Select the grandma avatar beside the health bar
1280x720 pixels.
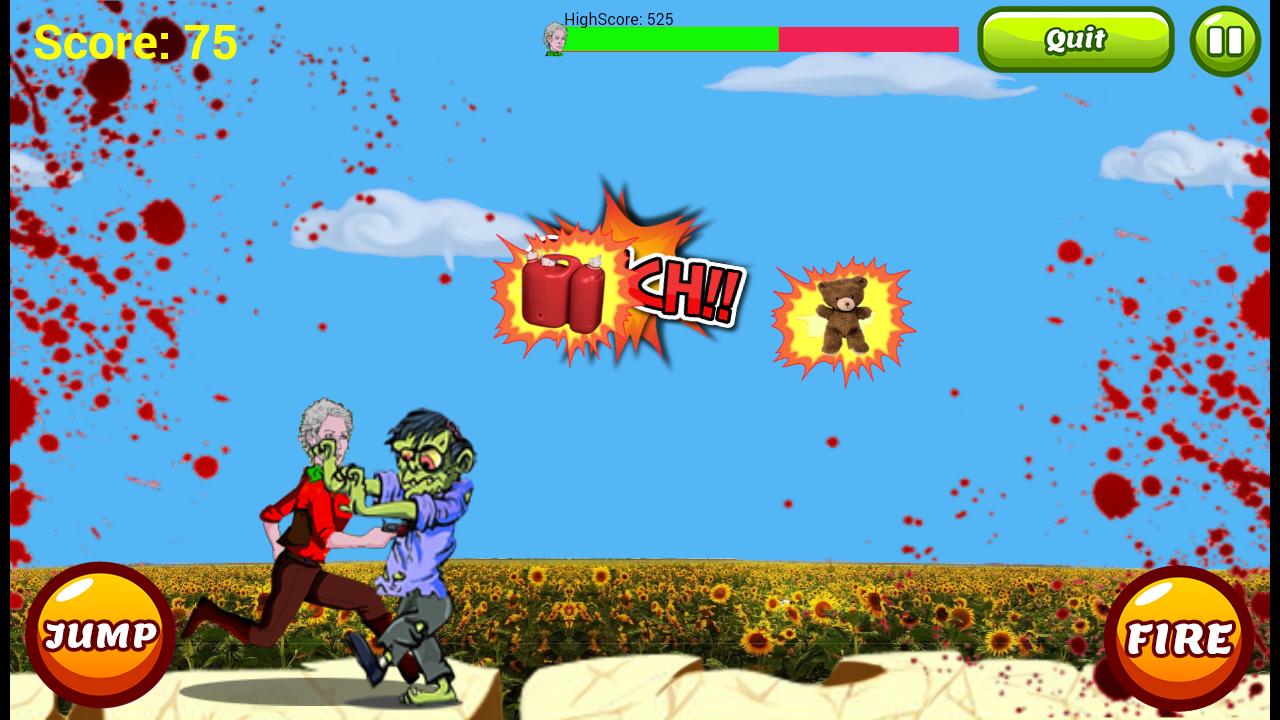[x=552, y=40]
